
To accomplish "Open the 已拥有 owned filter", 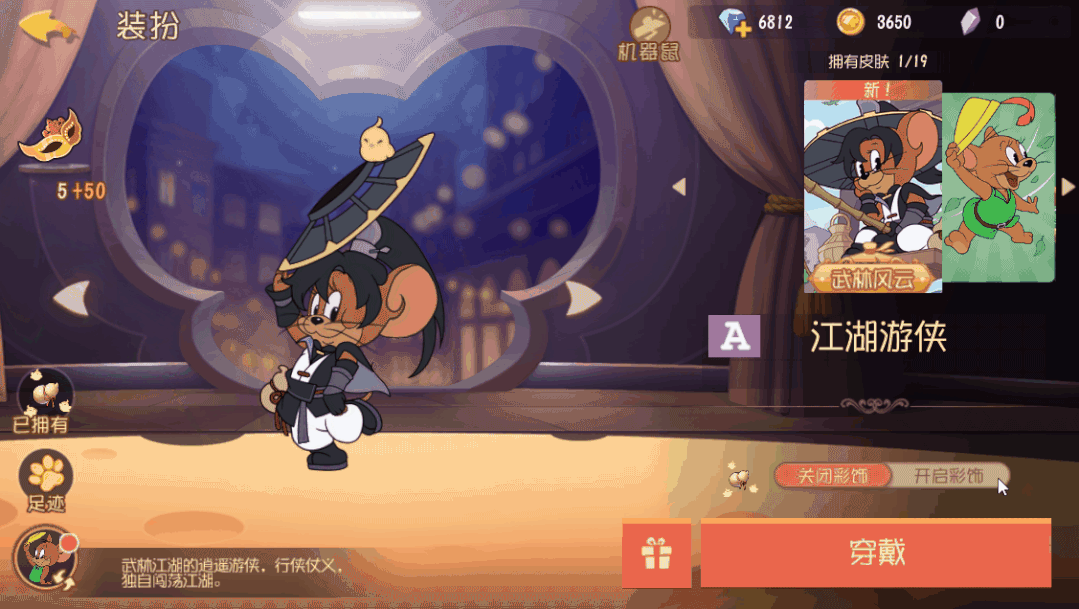I will (x=44, y=400).
